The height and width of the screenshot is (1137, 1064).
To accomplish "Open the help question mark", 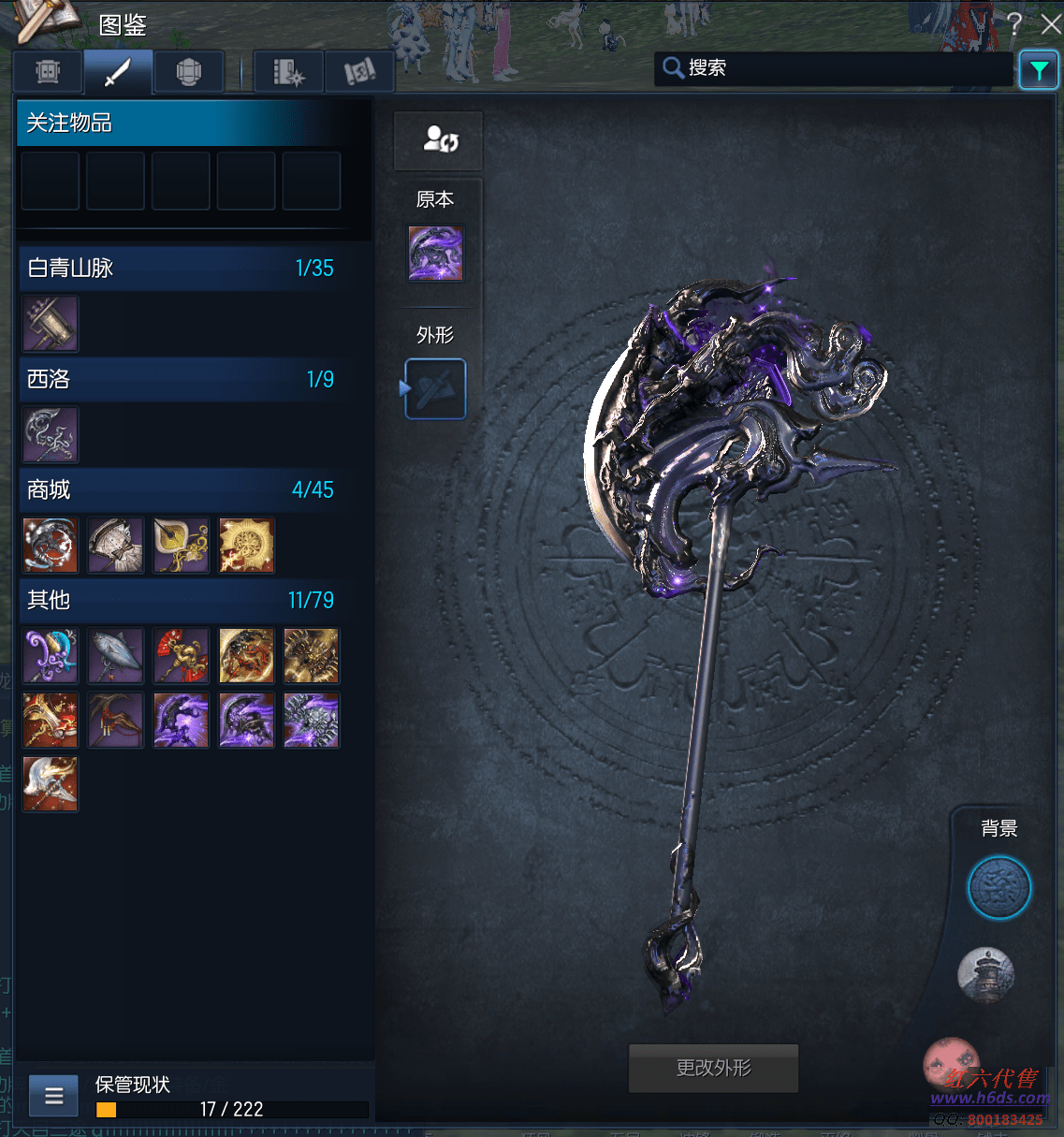I will pyautogui.click(x=1014, y=24).
